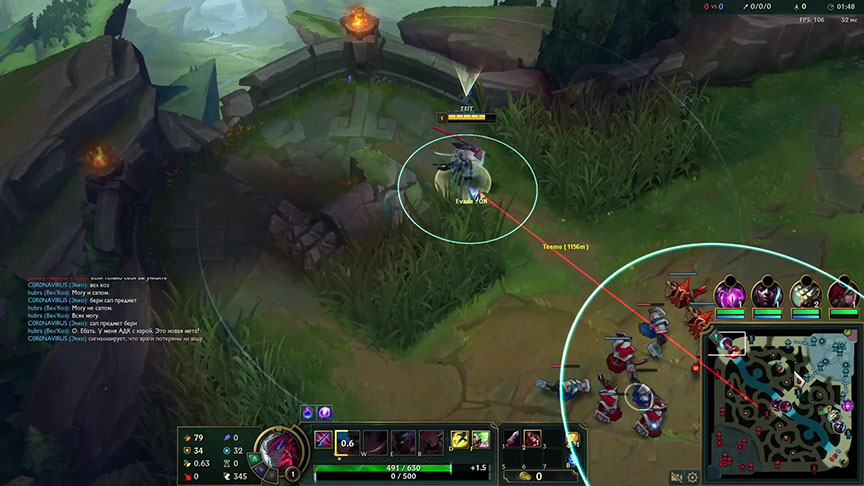
Task: Use the W ability icon
Action: tap(376, 441)
